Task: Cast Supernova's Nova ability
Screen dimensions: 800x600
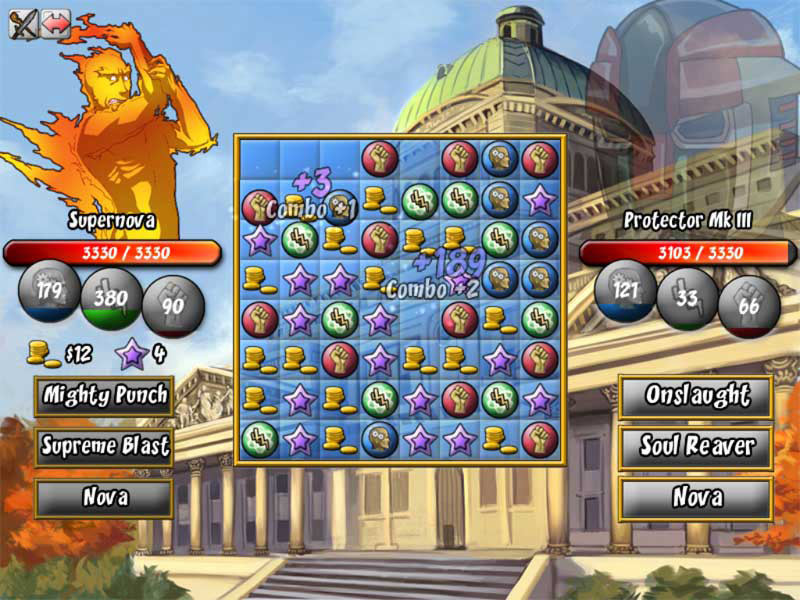Action: [104, 497]
